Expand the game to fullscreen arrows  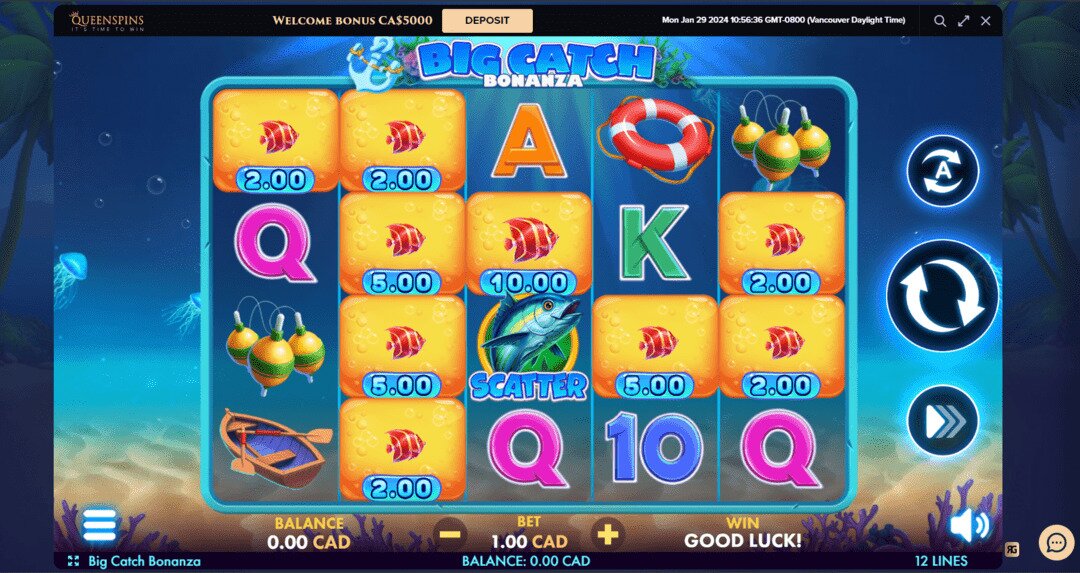click(x=964, y=20)
